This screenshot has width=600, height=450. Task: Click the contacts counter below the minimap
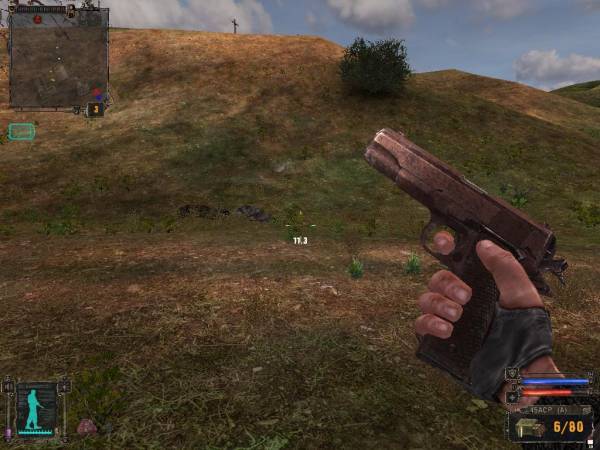click(96, 109)
